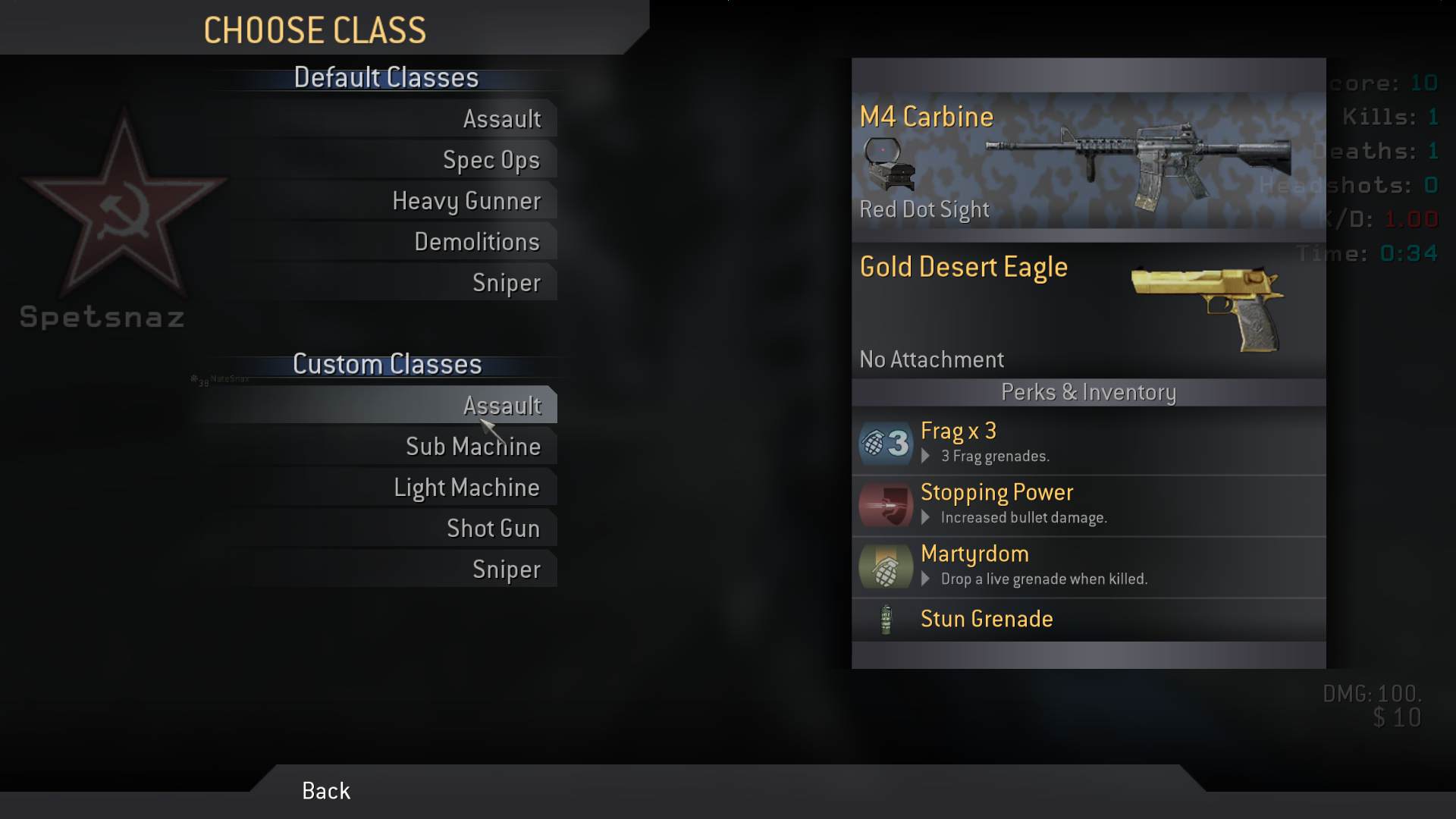
Task: Choose Sniper under Default Classes
Action: pyautogui.click(x=506, y=283)
